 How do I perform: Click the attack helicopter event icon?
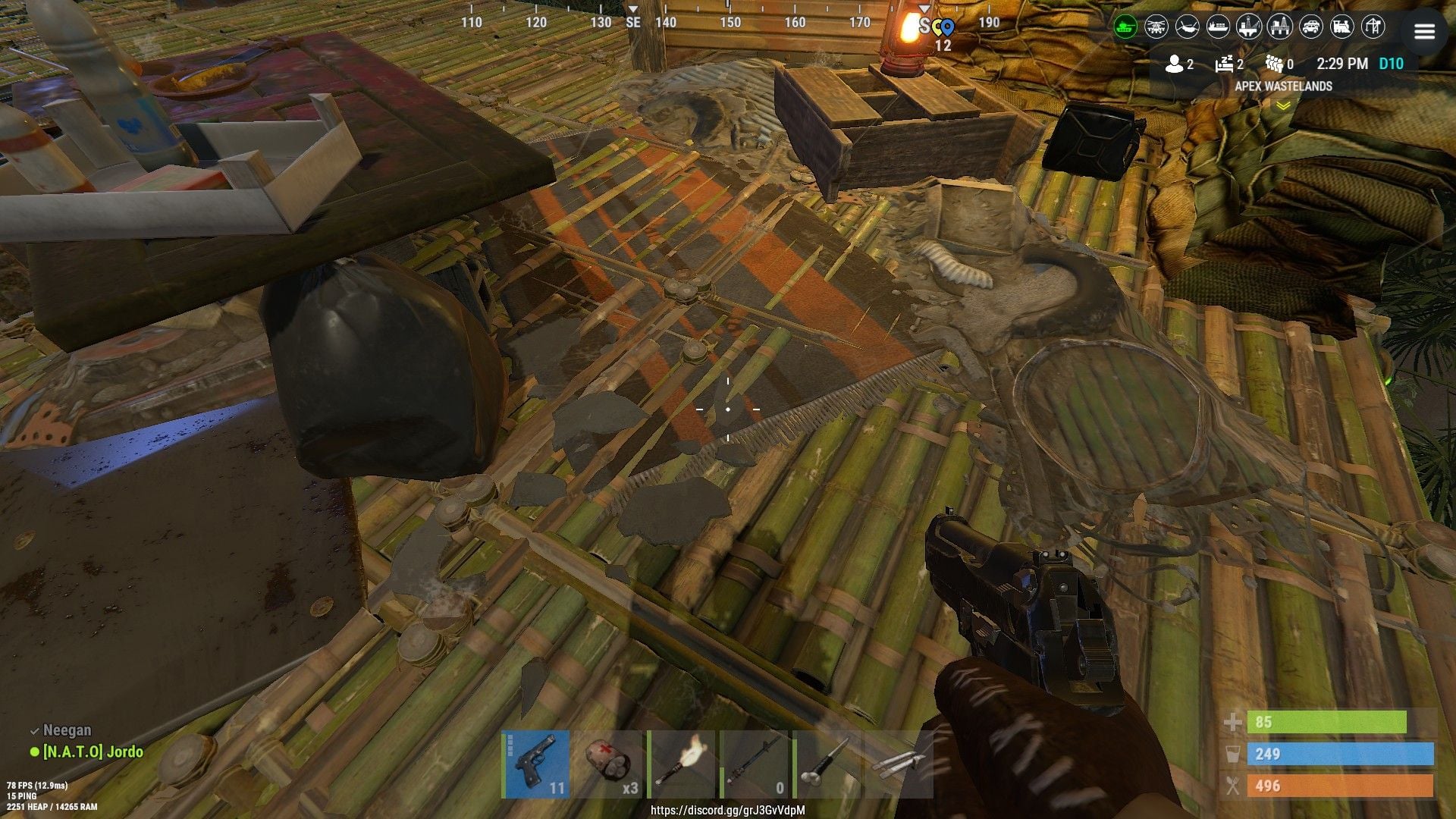(x=1156, y=27)
